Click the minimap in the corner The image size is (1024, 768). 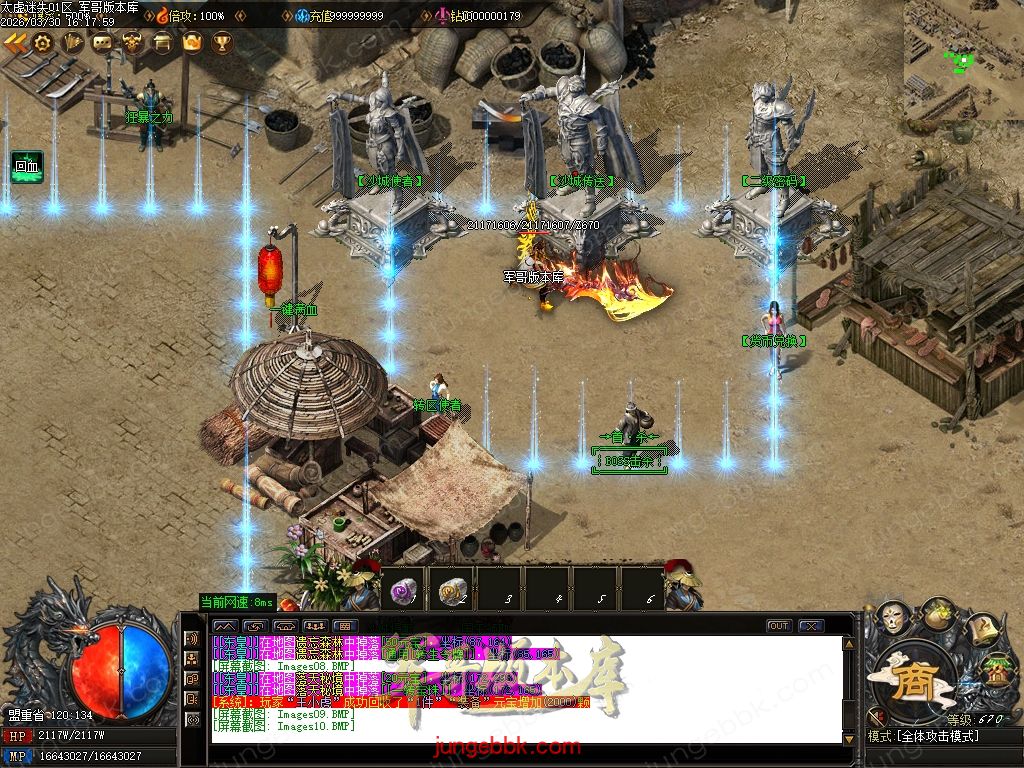point(964,60)
